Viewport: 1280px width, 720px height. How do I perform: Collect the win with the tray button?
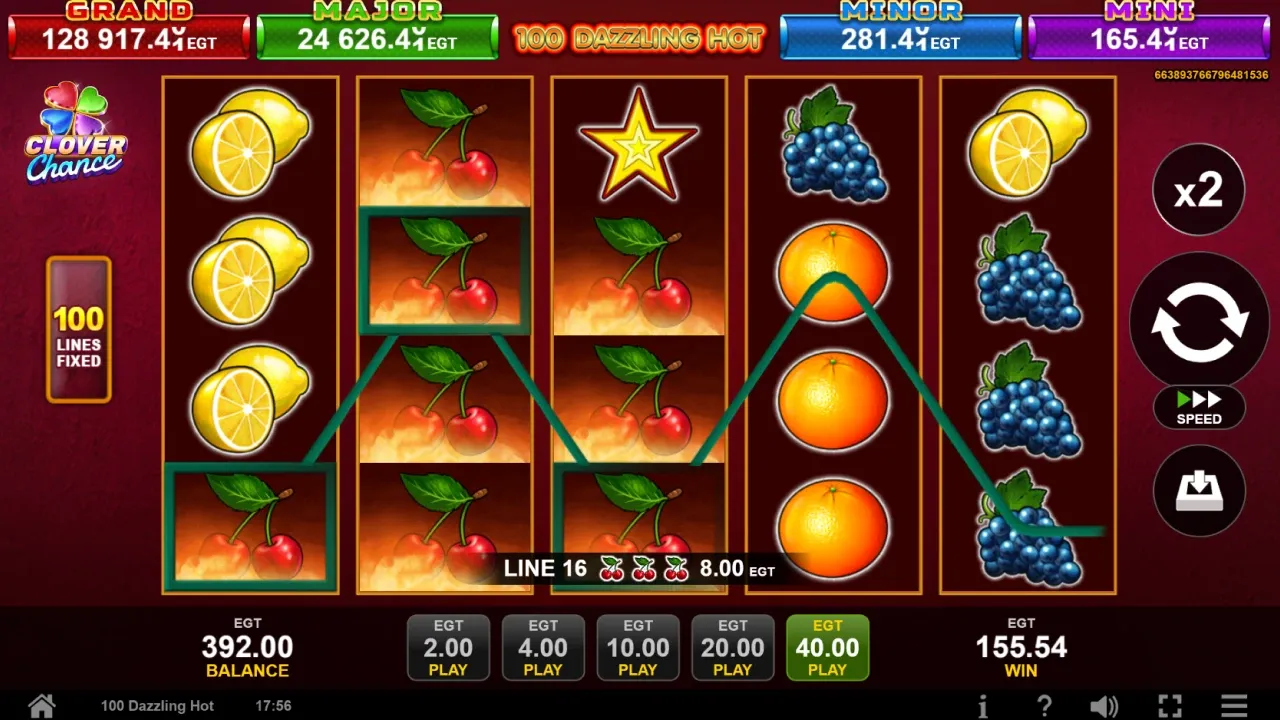(1198, 491)
